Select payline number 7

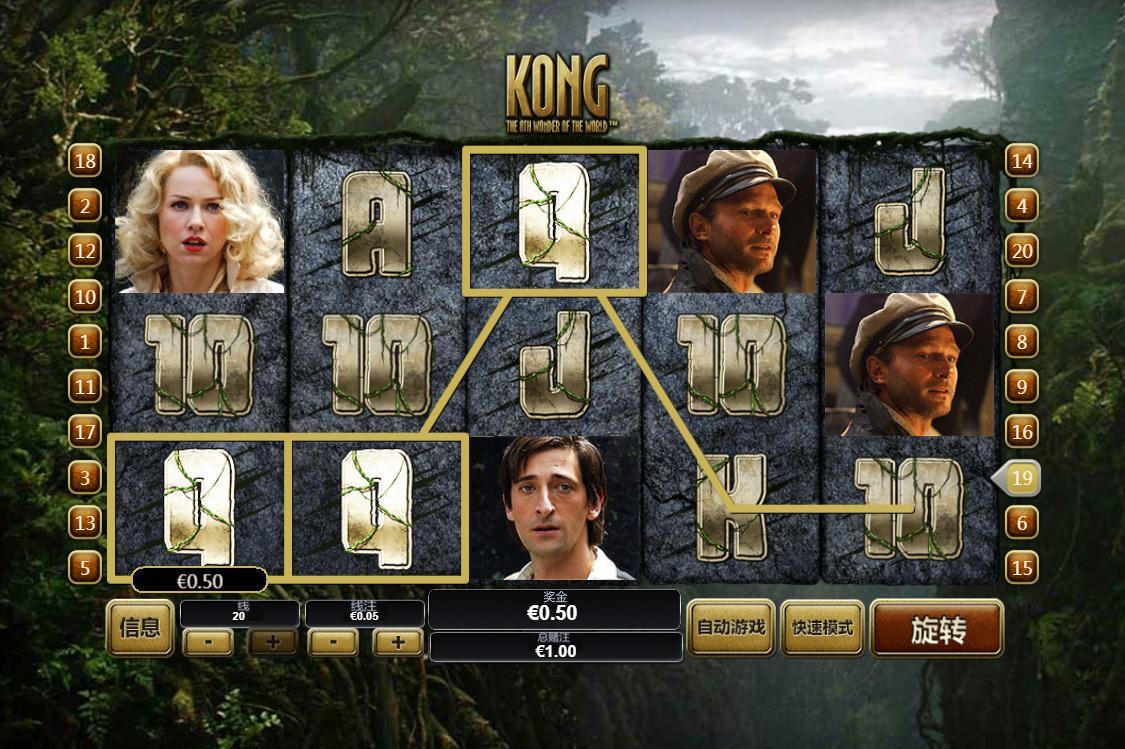tap(1021, 297)
